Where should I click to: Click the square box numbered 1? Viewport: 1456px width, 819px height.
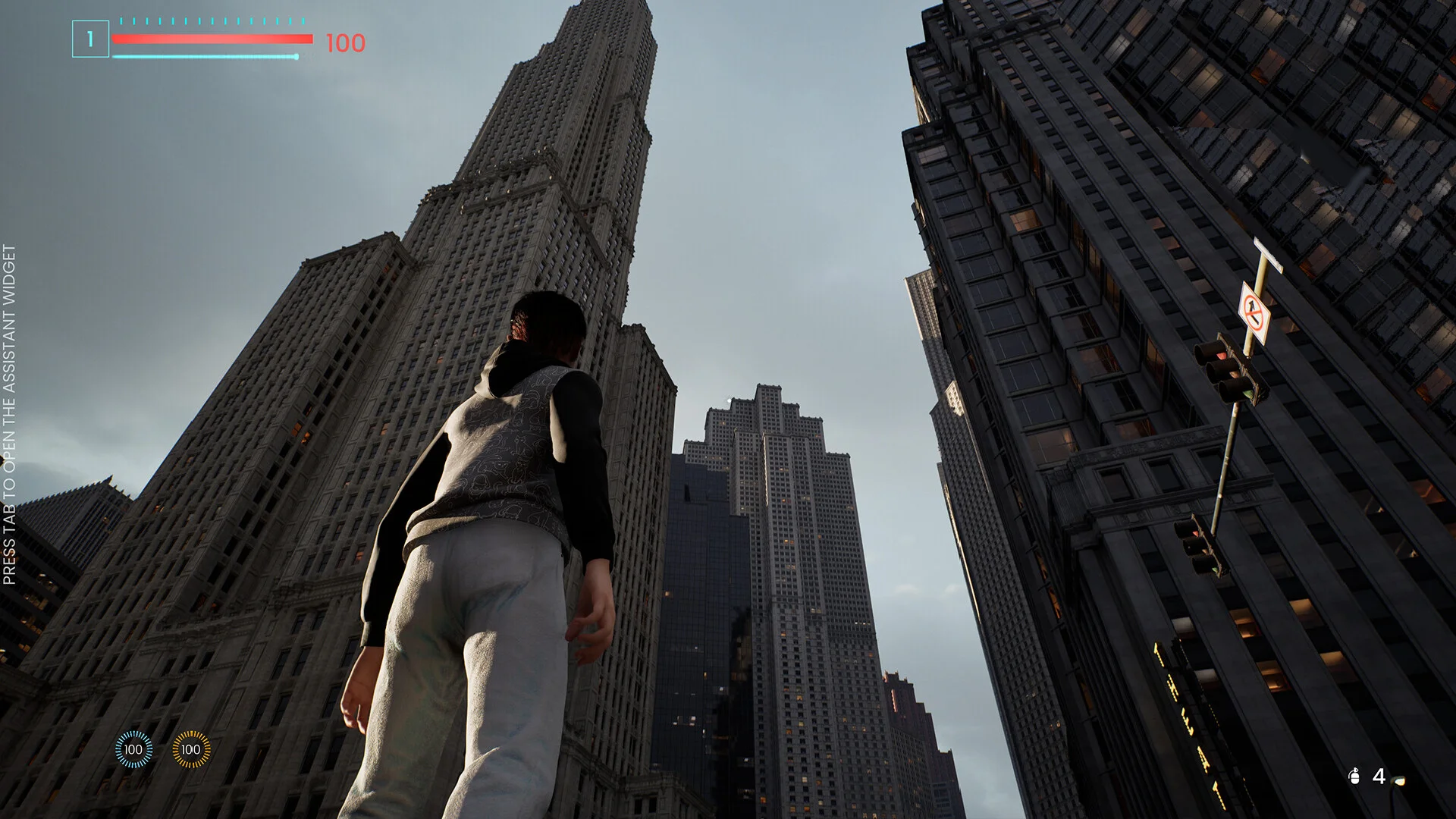pos(90,39)
